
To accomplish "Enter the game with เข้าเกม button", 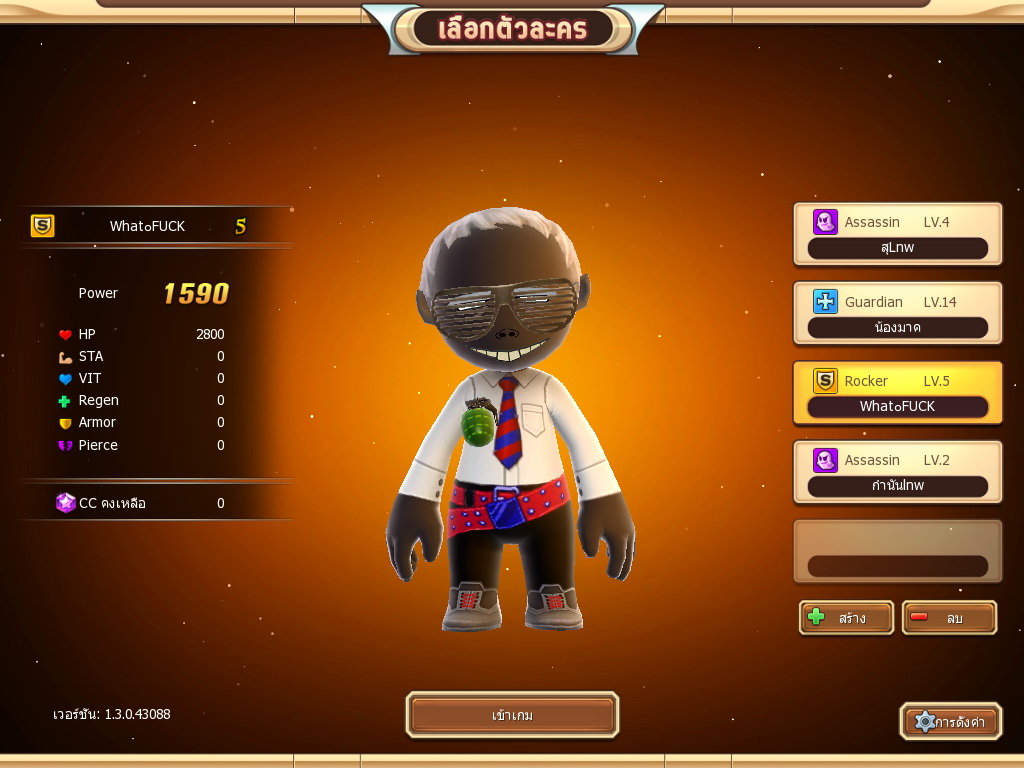I will point(512,716).
